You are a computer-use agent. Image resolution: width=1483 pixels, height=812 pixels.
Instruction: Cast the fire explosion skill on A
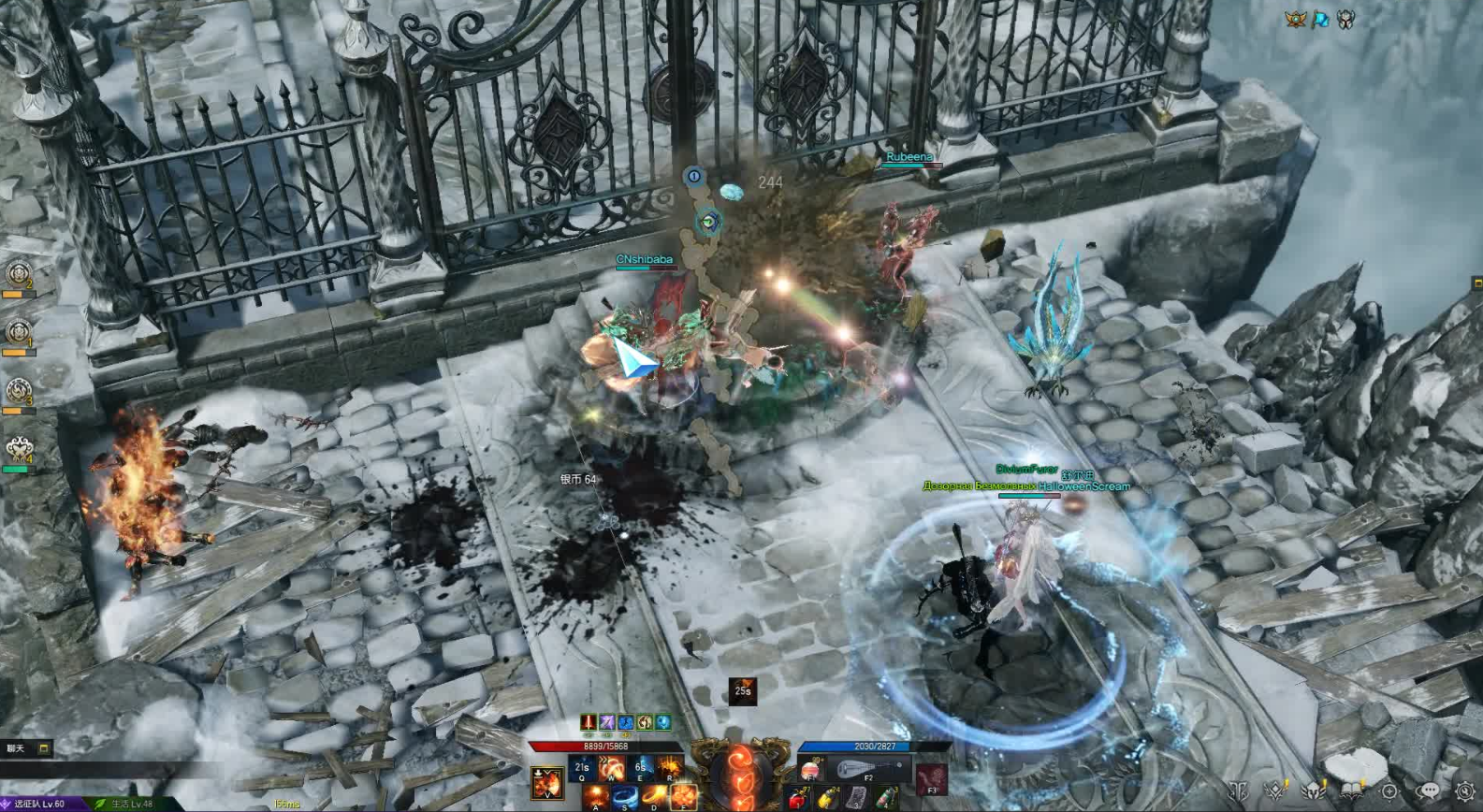tap(596, 798)
